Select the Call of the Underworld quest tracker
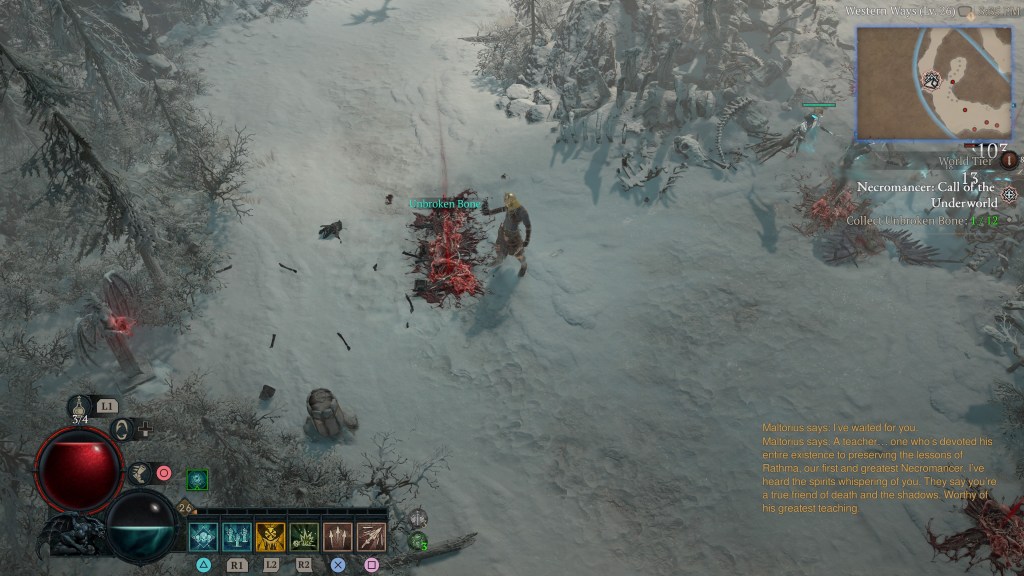 tap(926, 195)
